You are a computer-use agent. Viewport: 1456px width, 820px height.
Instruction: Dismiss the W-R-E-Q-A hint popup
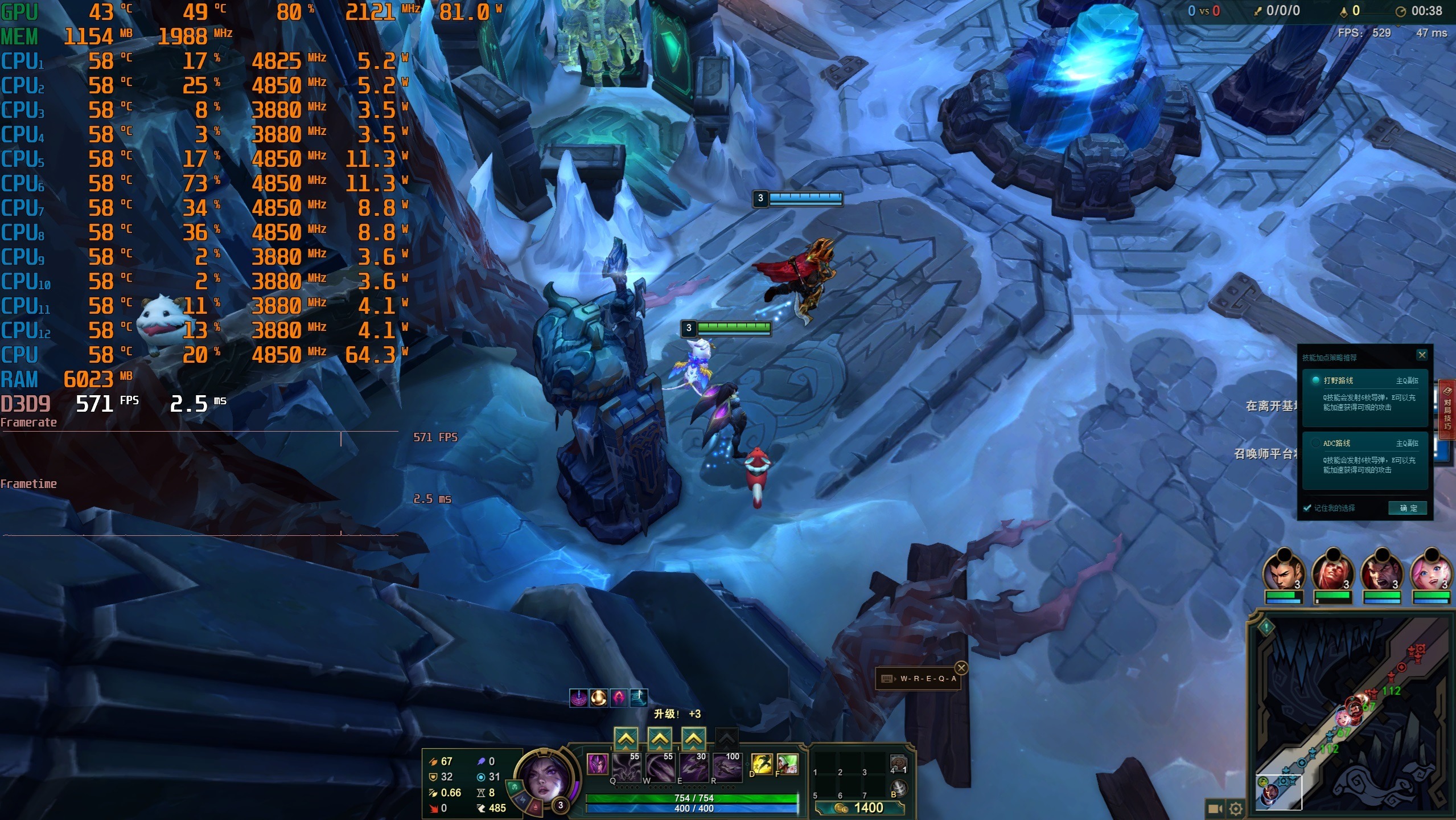(961, 667)
